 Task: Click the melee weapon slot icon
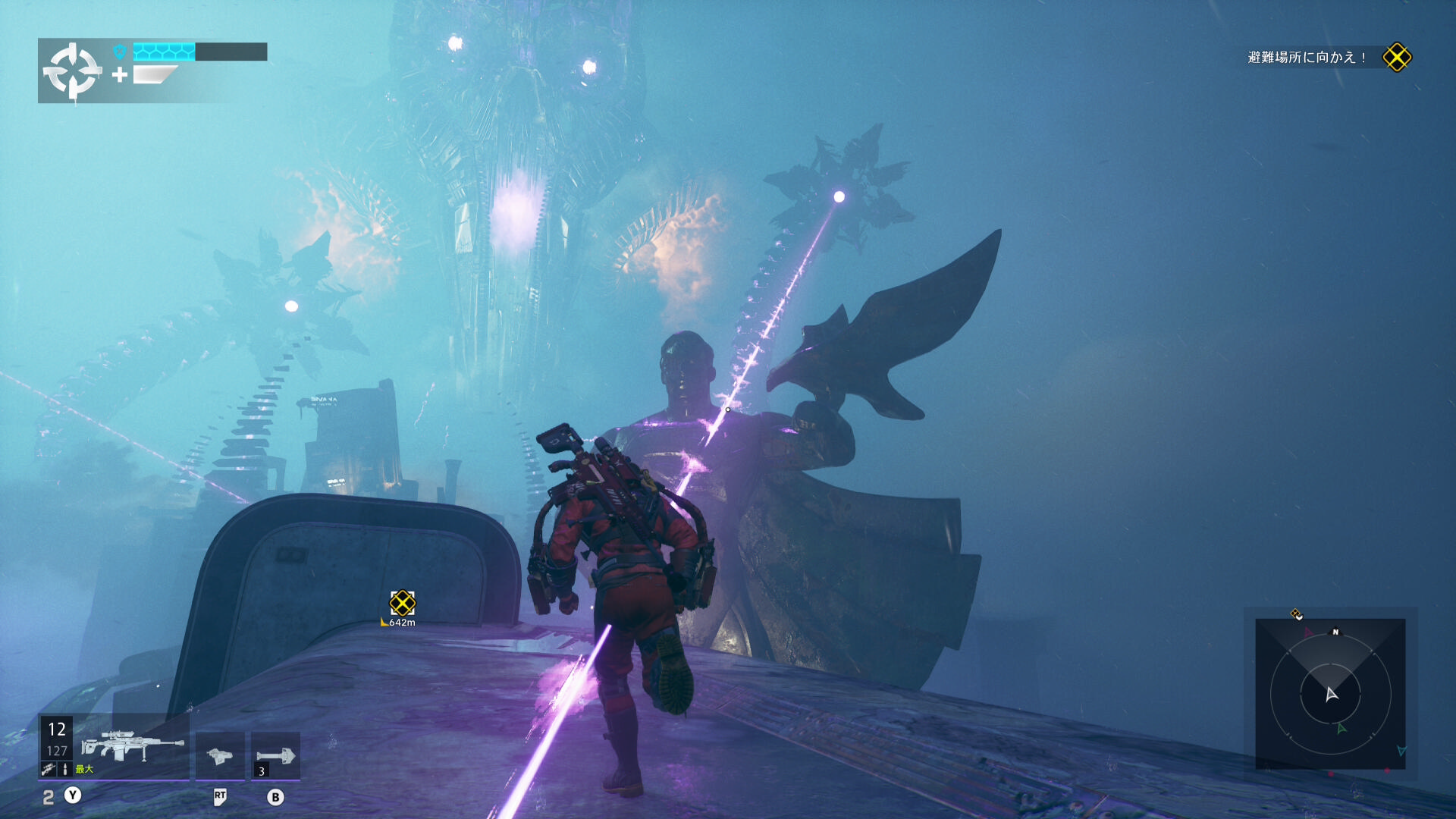click(x=220, y=755)
